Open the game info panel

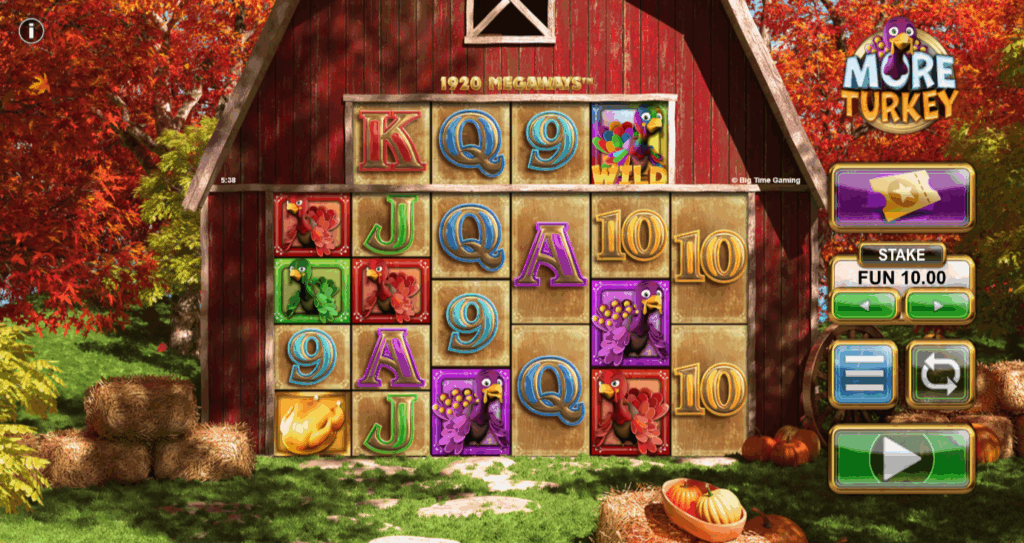32,31
